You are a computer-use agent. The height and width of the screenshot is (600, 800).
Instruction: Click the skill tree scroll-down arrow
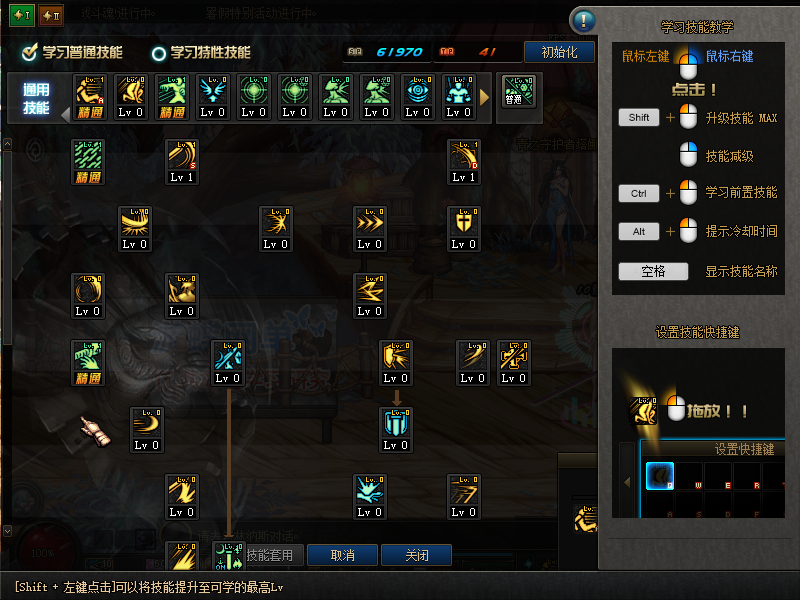7,531
